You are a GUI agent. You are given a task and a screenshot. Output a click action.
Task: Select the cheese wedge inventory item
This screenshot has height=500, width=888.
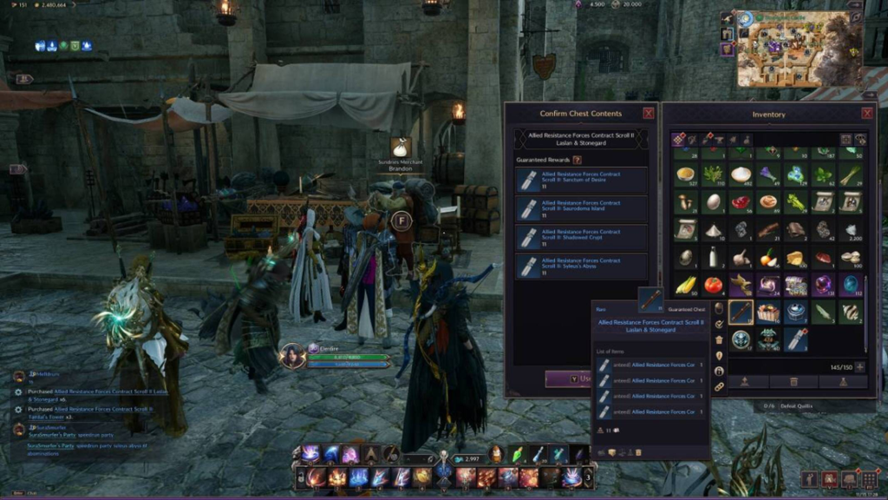point(795,258)
